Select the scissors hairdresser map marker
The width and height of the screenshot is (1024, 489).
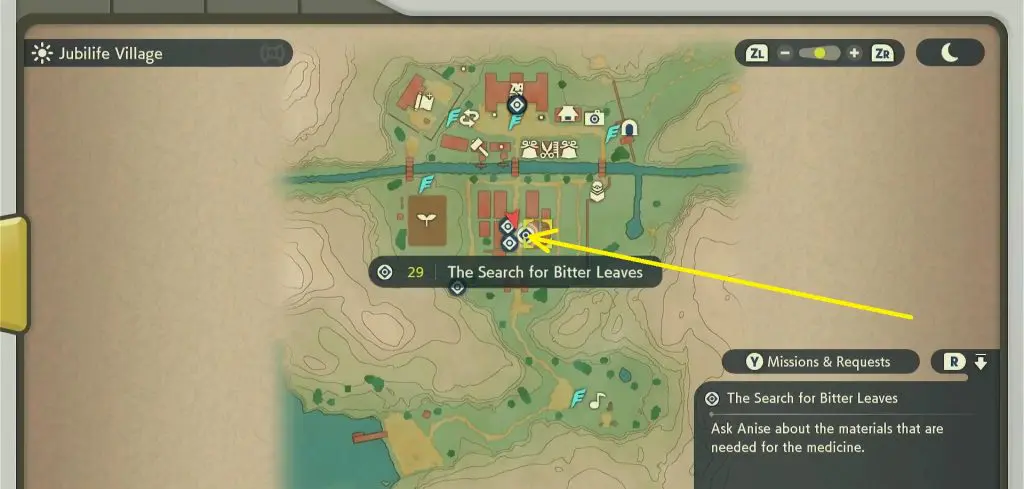coord(545,150)
